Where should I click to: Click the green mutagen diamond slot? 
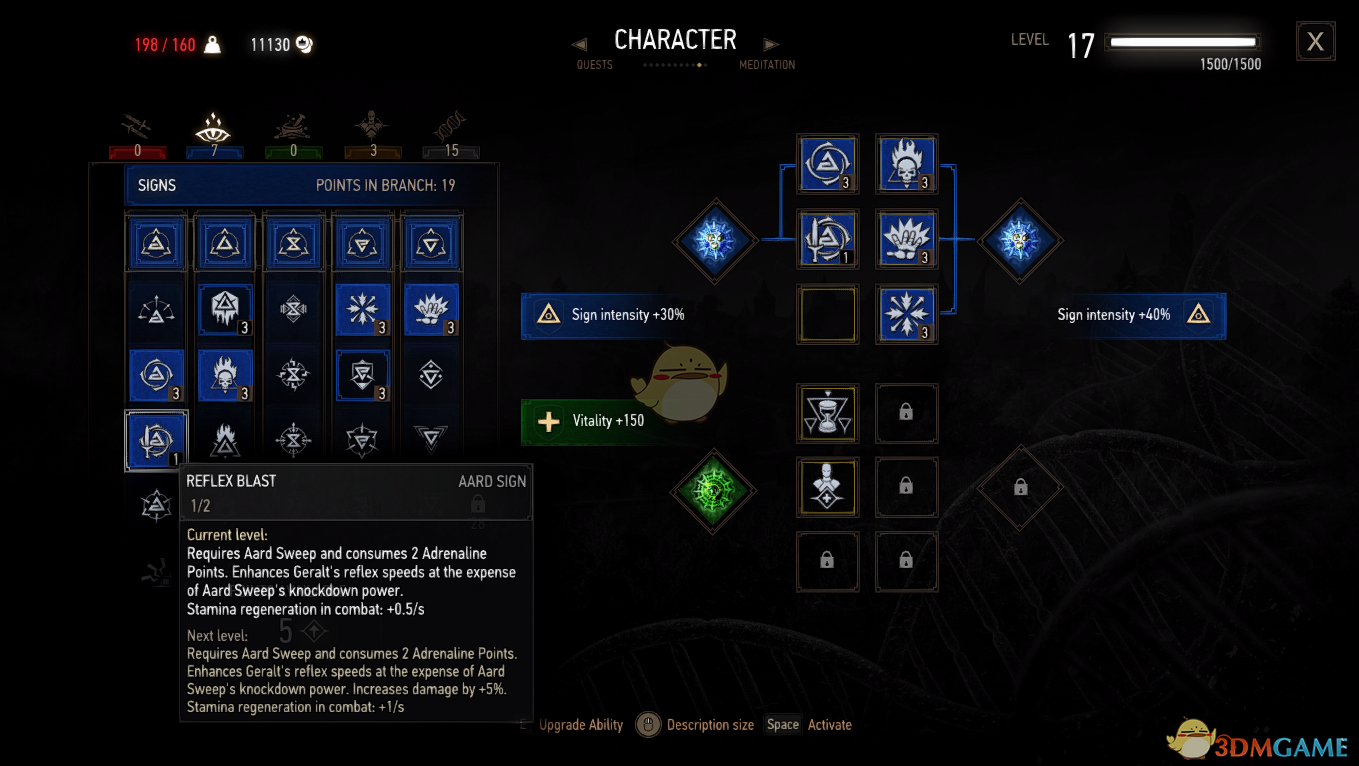click(713, 491)
